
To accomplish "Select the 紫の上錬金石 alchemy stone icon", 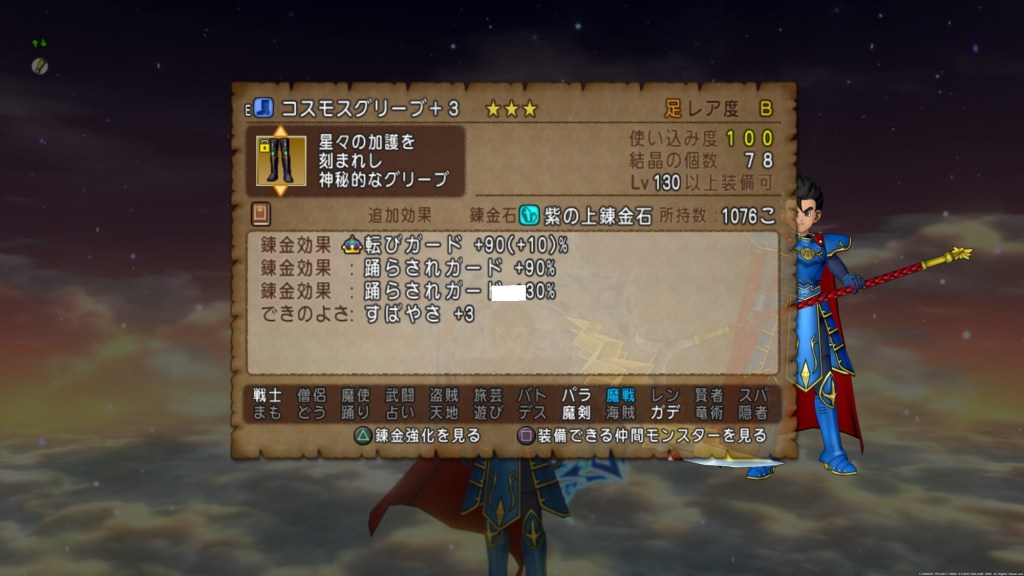I will tap(529, 215).
